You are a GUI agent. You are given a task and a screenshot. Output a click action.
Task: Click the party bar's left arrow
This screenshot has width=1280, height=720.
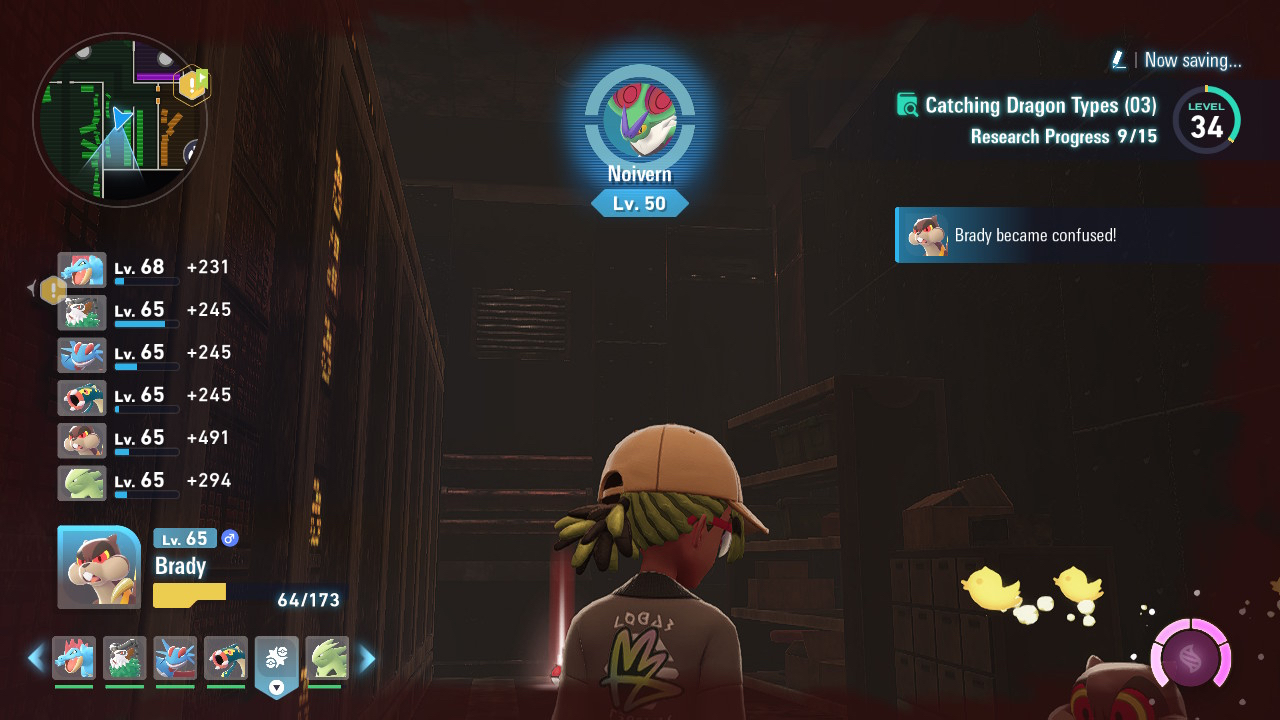(x=36, y=658)
